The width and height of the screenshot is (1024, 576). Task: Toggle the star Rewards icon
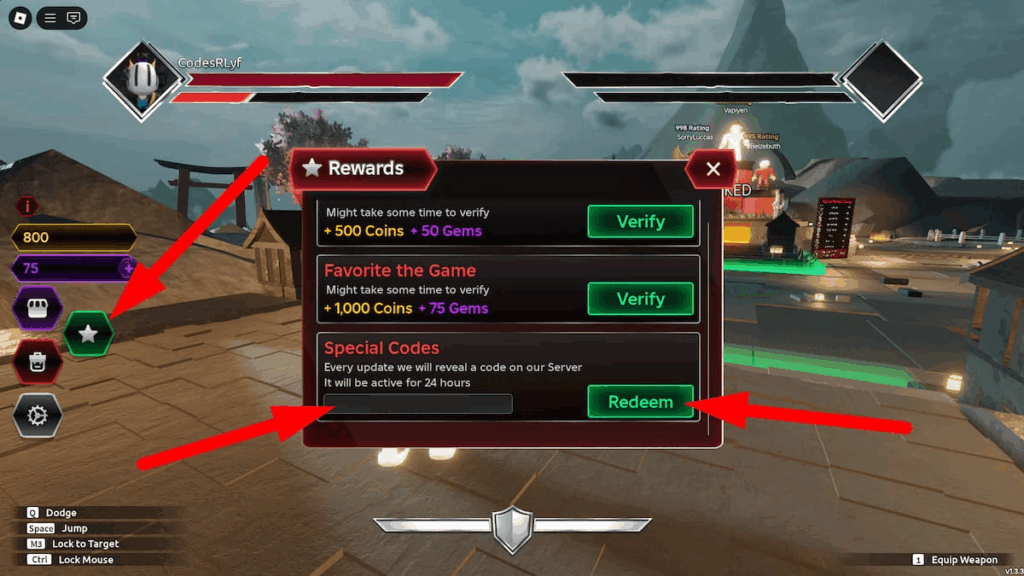click(88, 334)
